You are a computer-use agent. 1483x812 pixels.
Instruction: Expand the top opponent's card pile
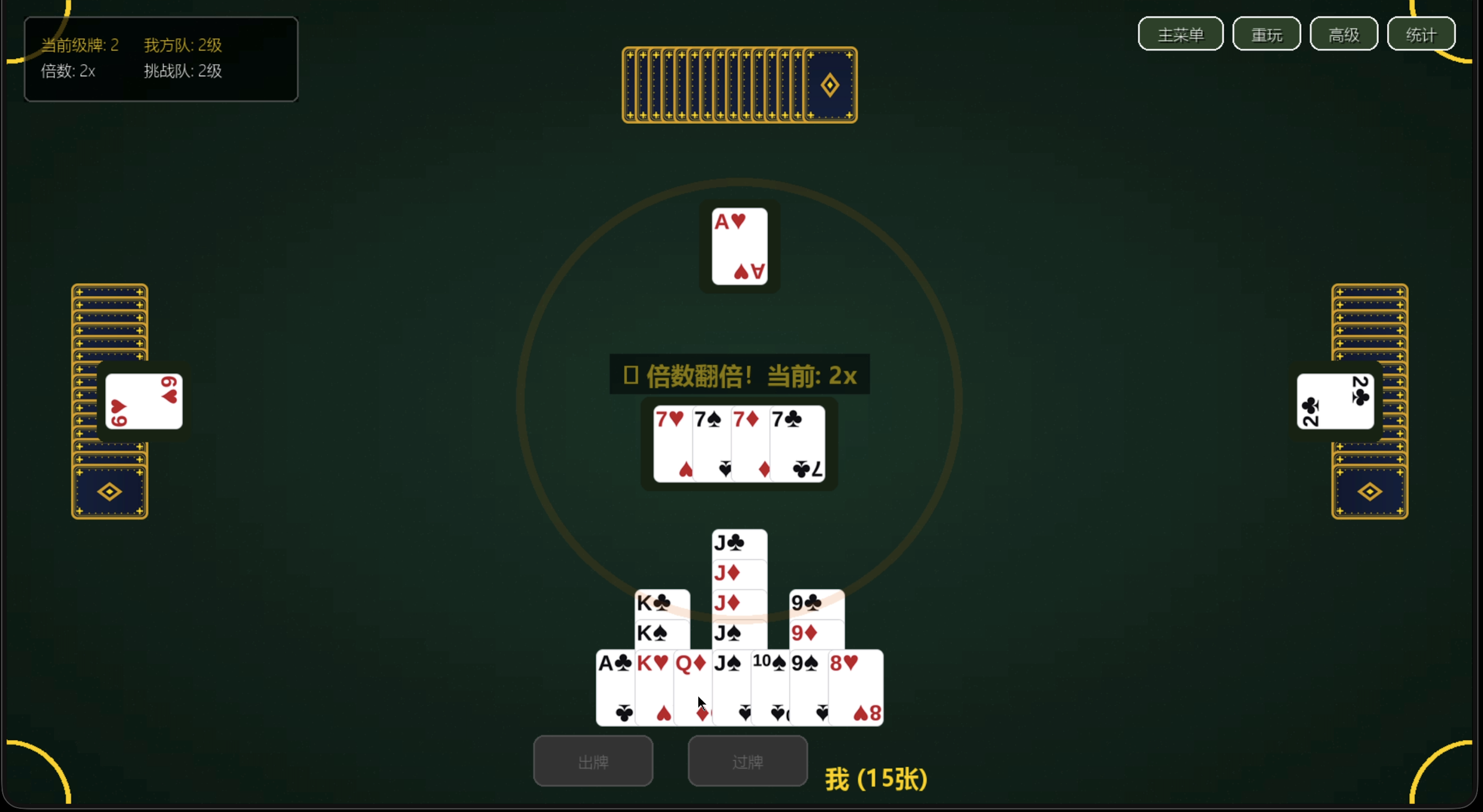[x=739, y=84]
